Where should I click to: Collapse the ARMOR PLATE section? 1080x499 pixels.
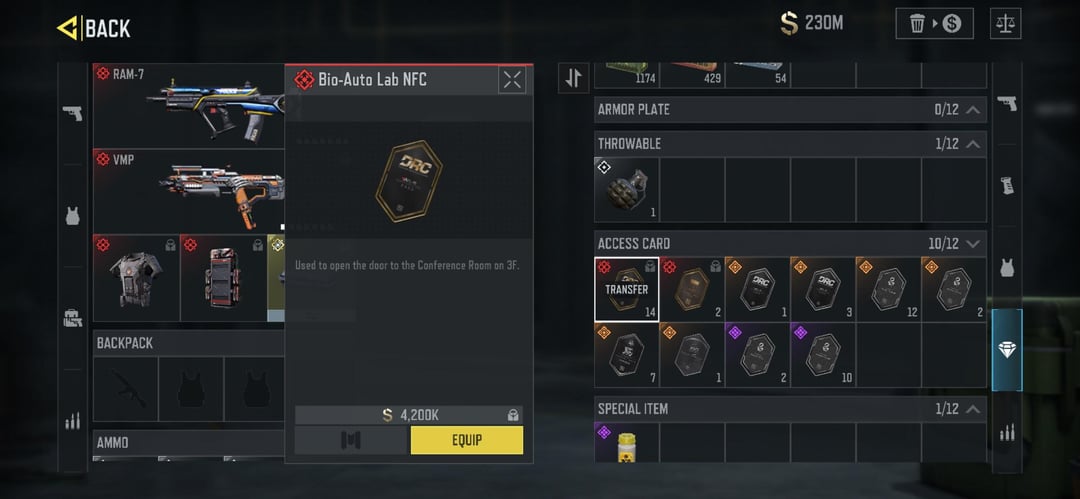[972, 109]
